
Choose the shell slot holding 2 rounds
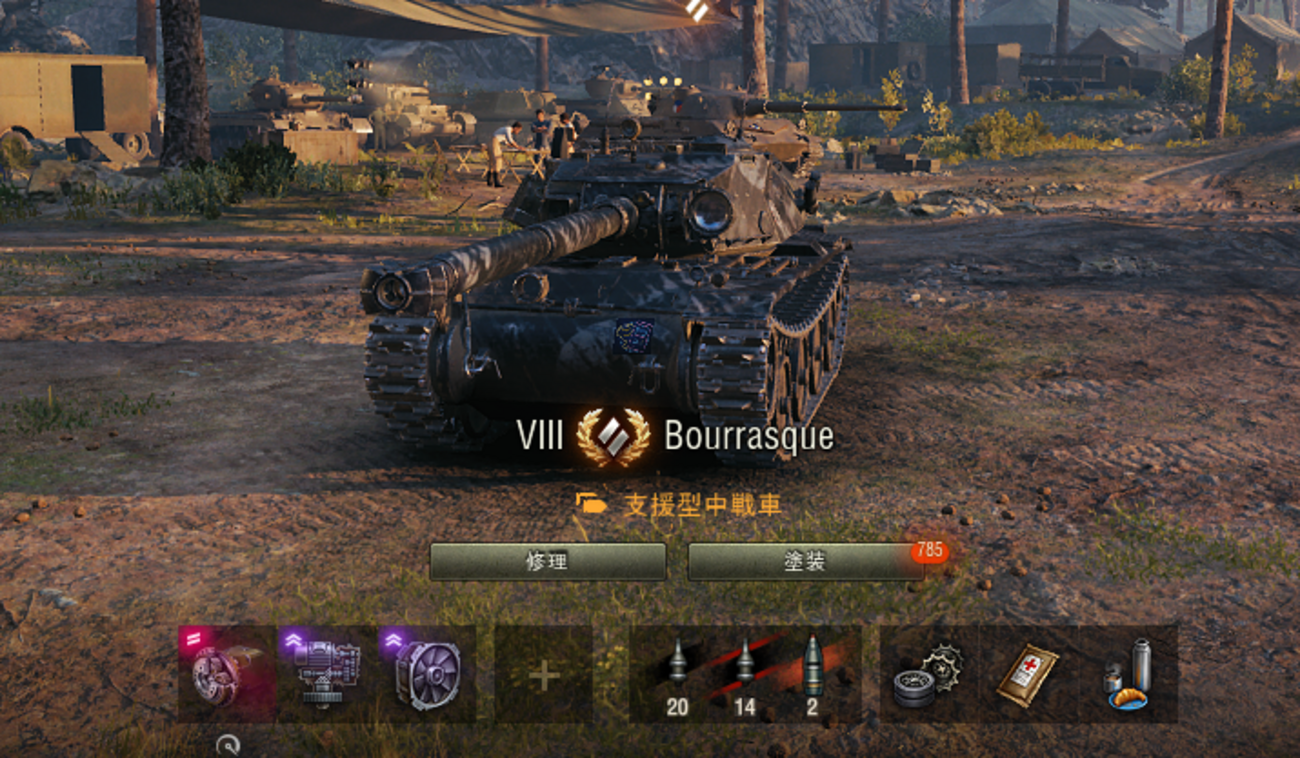[x=813, y=674]
